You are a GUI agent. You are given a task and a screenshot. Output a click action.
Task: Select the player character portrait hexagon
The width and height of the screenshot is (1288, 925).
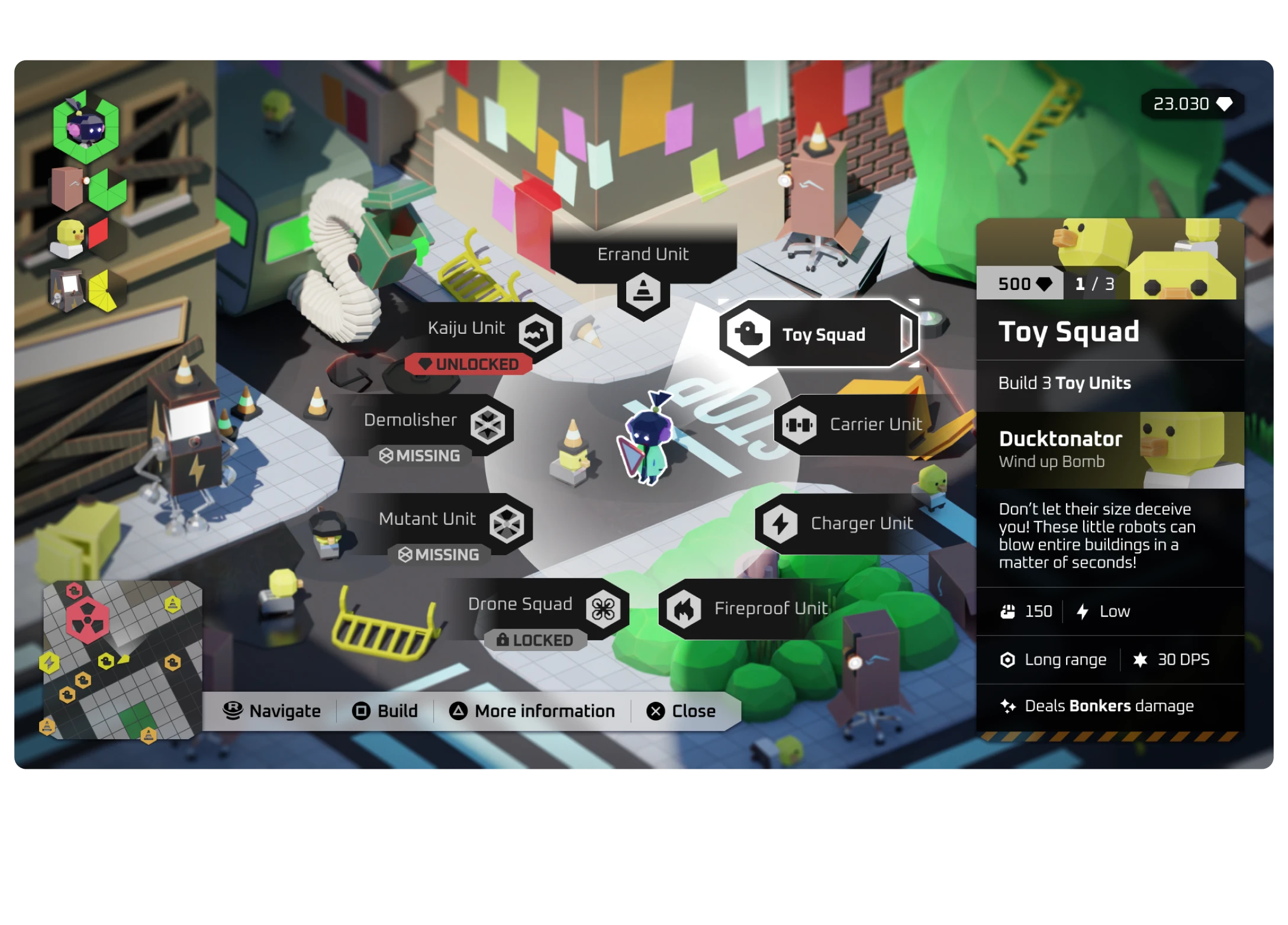(x=86, y=128)
